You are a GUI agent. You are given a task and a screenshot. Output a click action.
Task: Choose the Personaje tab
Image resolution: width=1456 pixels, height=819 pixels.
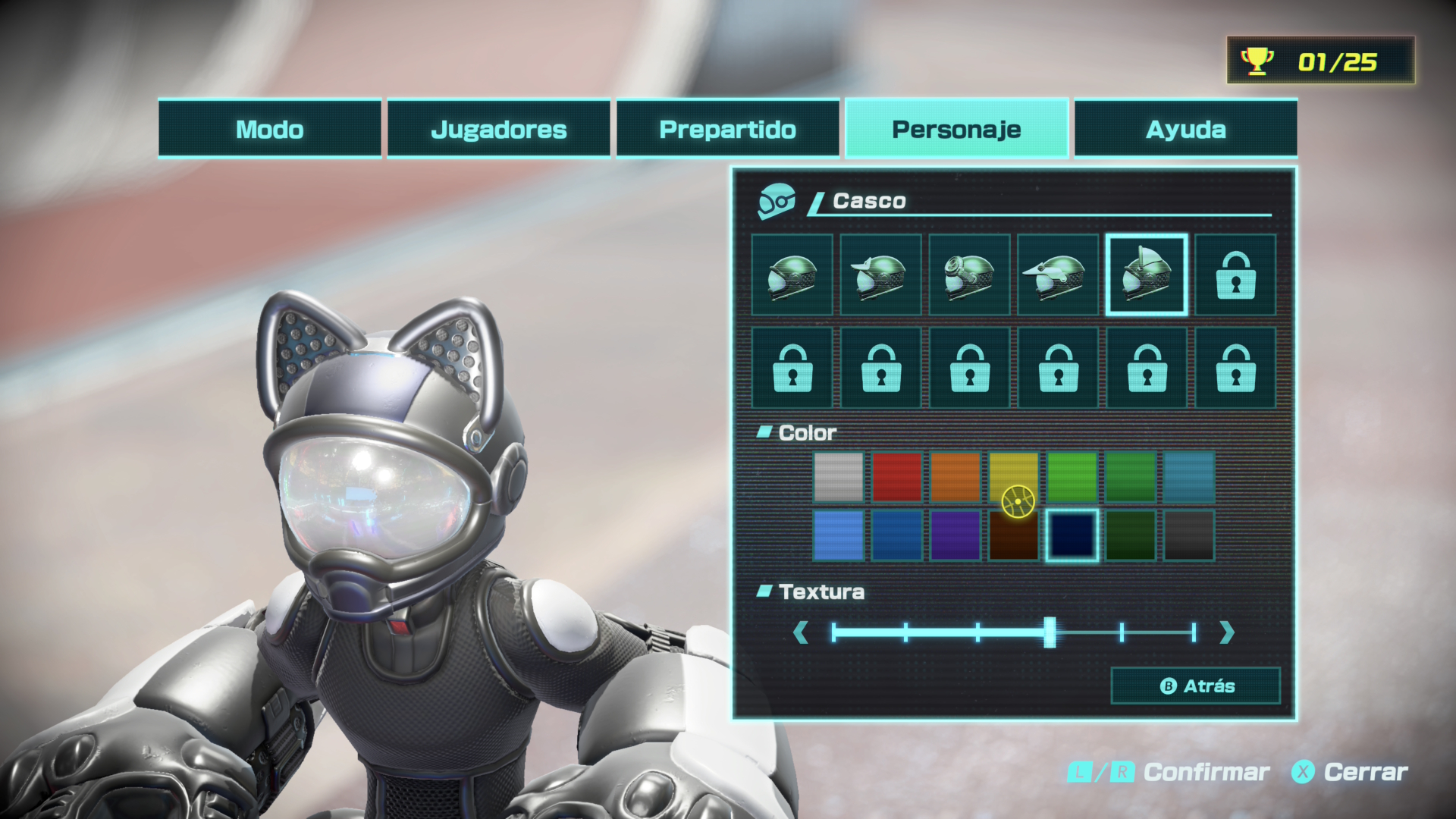[956, 129]
